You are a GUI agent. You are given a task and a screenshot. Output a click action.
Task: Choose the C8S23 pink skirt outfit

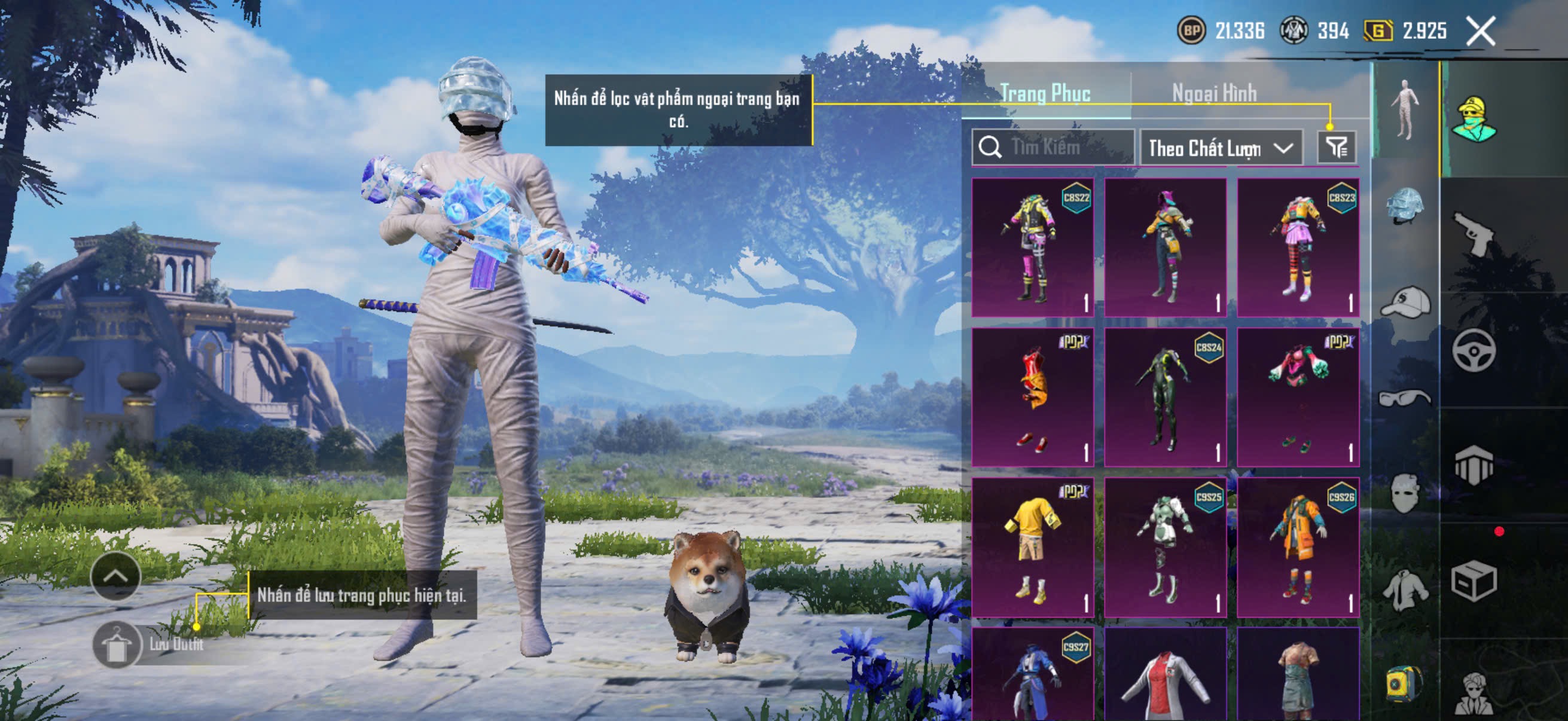click(x=1298, y=247)
